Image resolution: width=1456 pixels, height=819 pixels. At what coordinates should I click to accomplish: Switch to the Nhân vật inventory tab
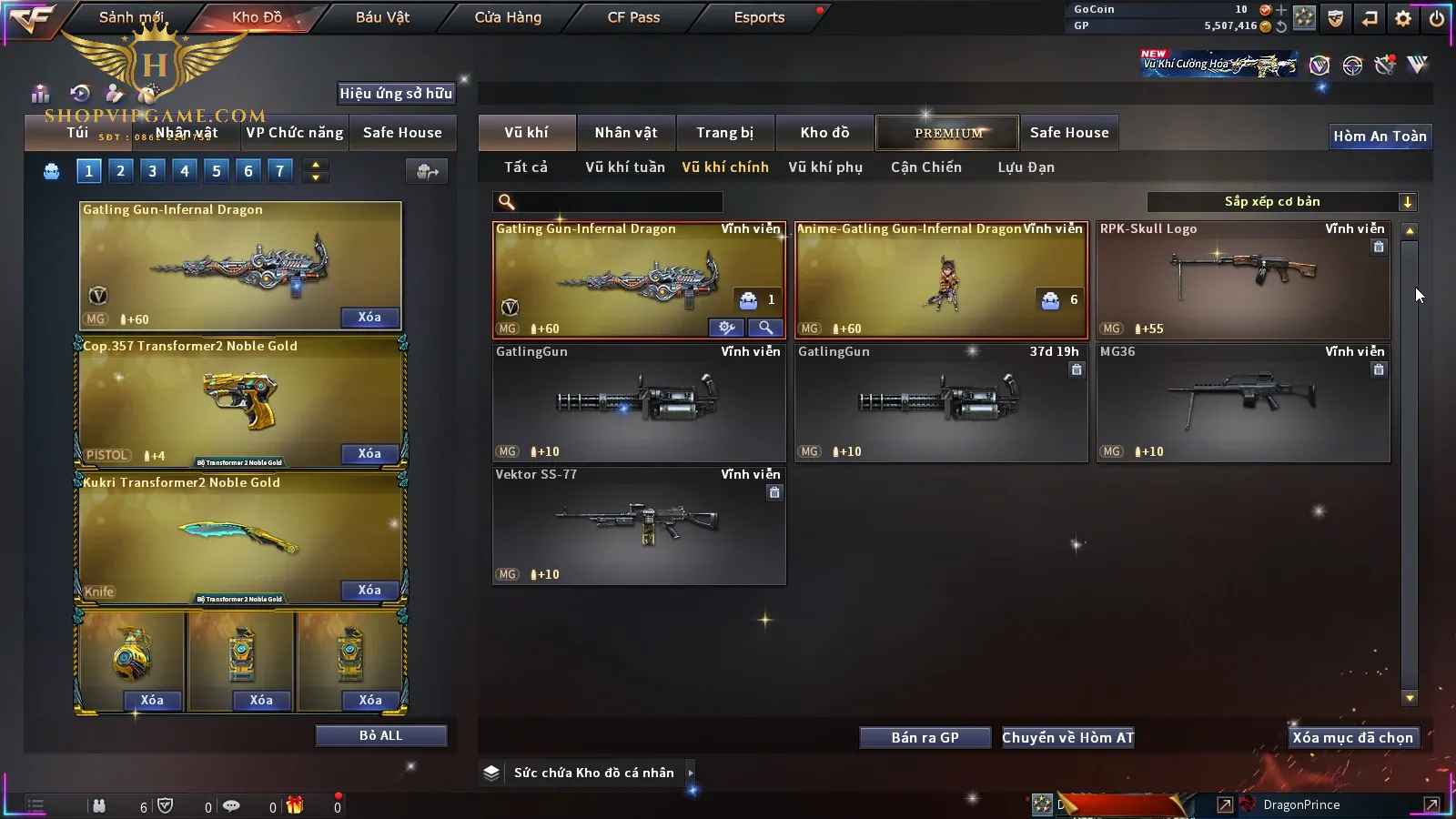click(625, 133)
